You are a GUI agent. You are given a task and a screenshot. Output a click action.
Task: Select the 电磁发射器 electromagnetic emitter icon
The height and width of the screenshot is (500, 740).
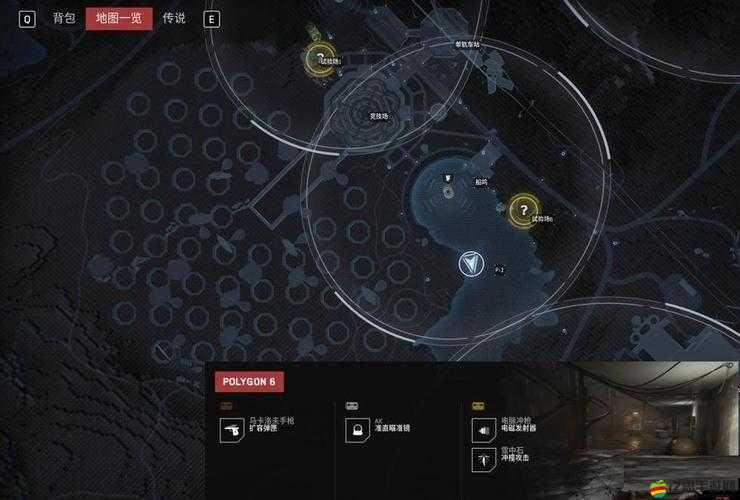point(483,429)
